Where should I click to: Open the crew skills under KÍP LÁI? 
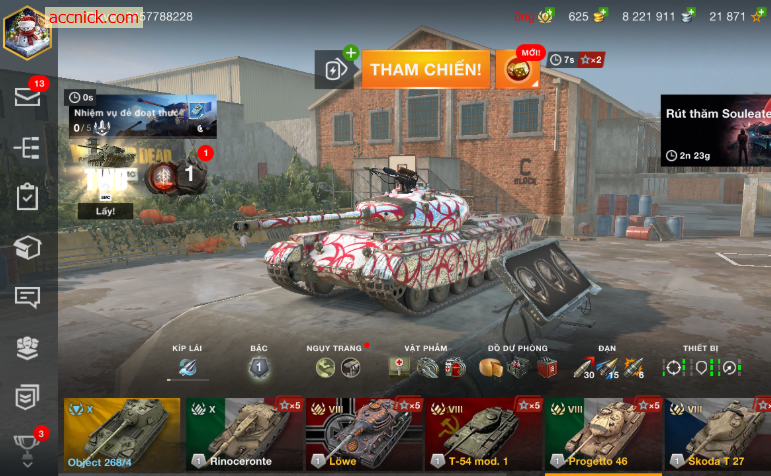187,367
